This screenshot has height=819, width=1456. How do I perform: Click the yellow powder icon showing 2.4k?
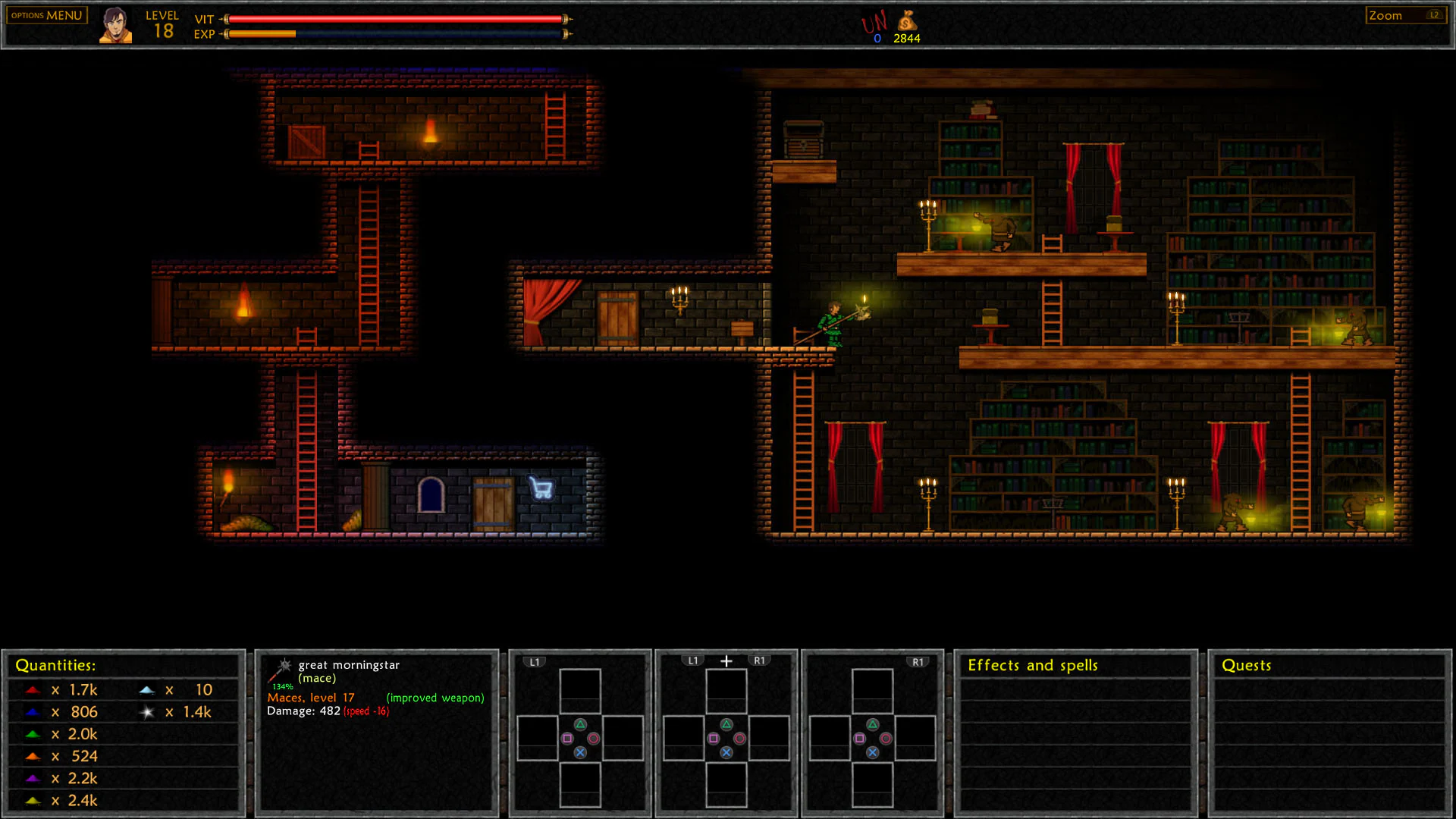[32, 800]
